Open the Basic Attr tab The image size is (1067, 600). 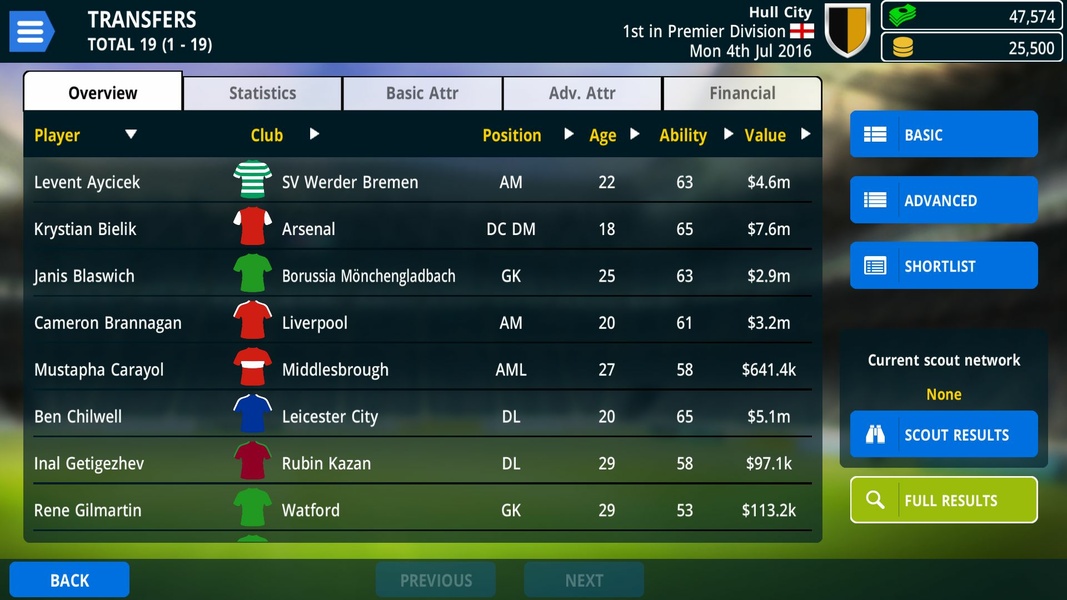click(x=422, y=93)
